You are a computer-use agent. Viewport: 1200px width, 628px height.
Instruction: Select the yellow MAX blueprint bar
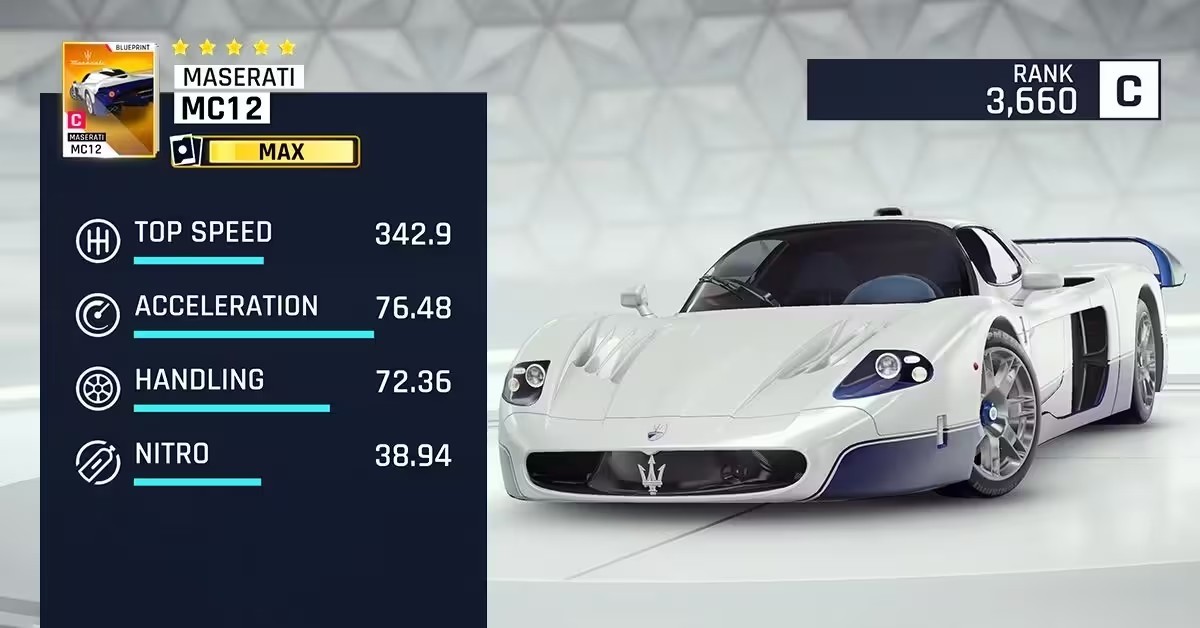tap(280, 152)
